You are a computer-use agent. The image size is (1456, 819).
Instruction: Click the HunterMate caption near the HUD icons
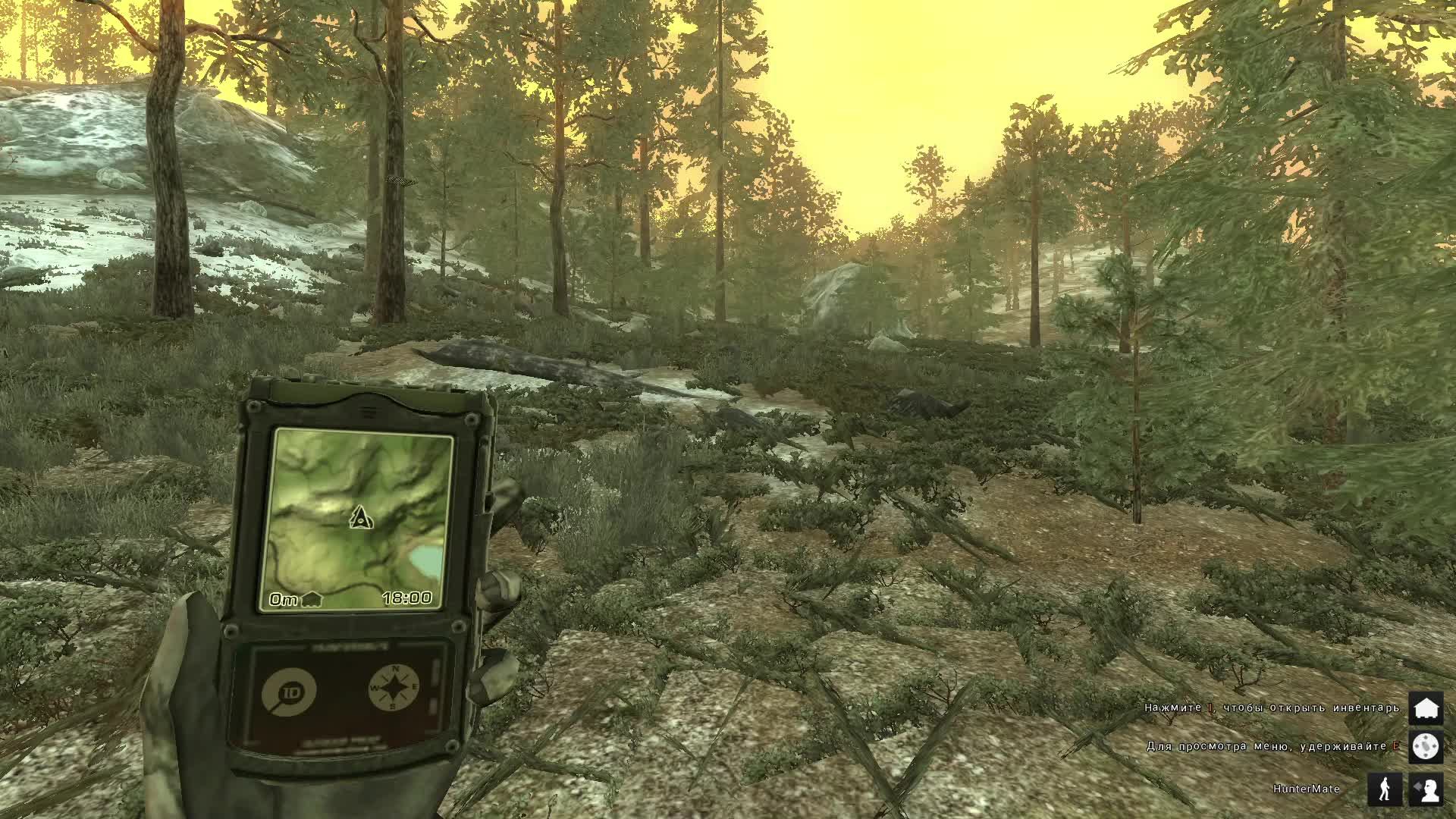point(1306,788)
